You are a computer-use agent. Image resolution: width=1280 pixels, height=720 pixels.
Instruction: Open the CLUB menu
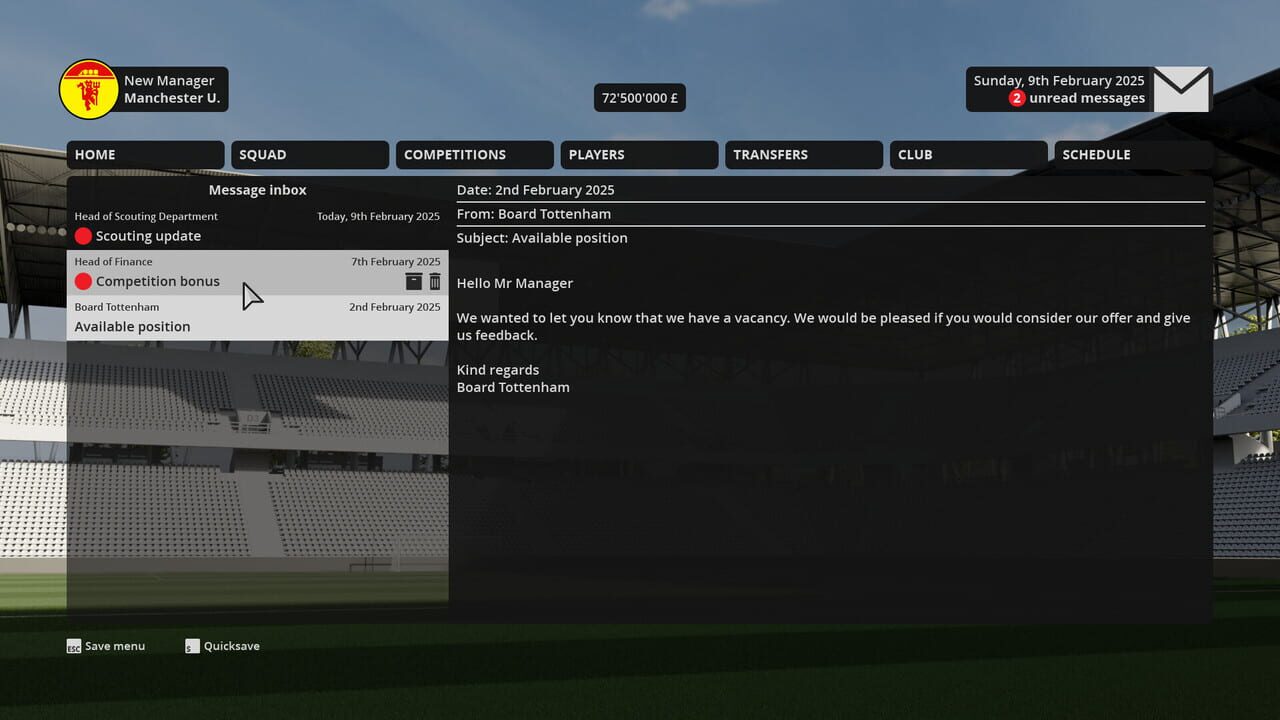pos(967,154)
